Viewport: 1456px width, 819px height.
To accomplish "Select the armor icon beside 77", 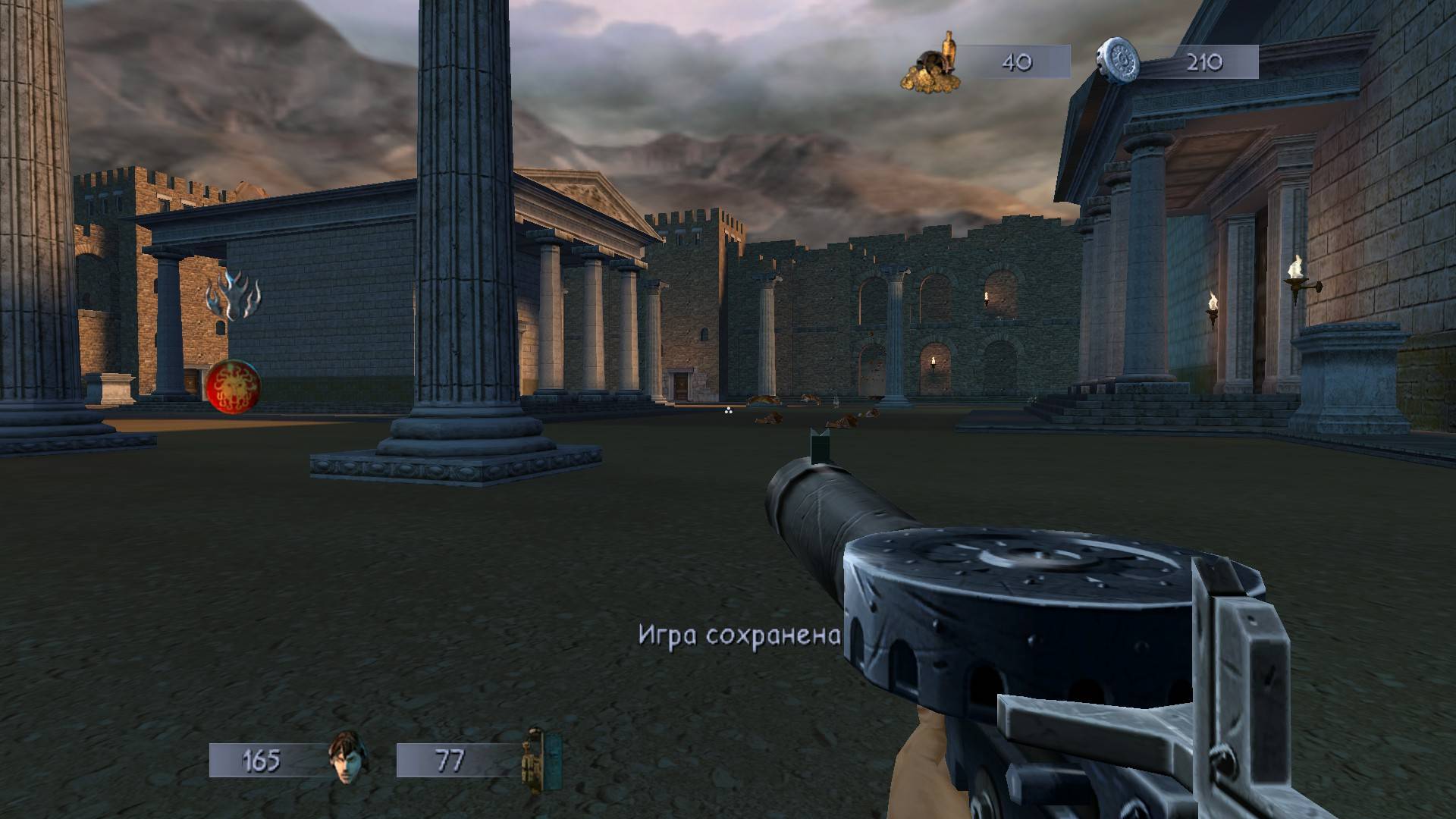I will click(x=541, y=760).
